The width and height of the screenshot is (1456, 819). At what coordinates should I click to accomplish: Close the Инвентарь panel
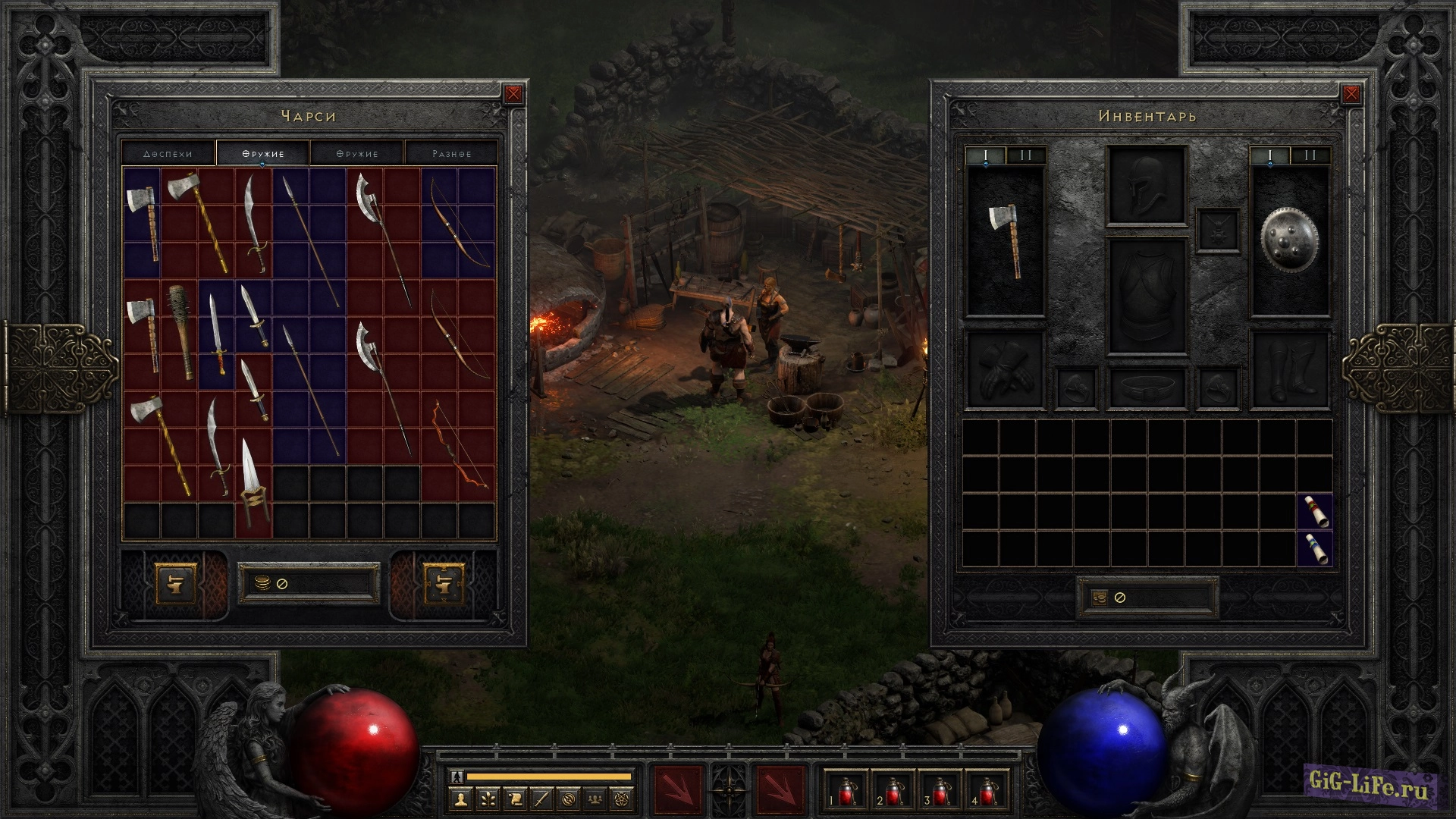pos(1351,94)
